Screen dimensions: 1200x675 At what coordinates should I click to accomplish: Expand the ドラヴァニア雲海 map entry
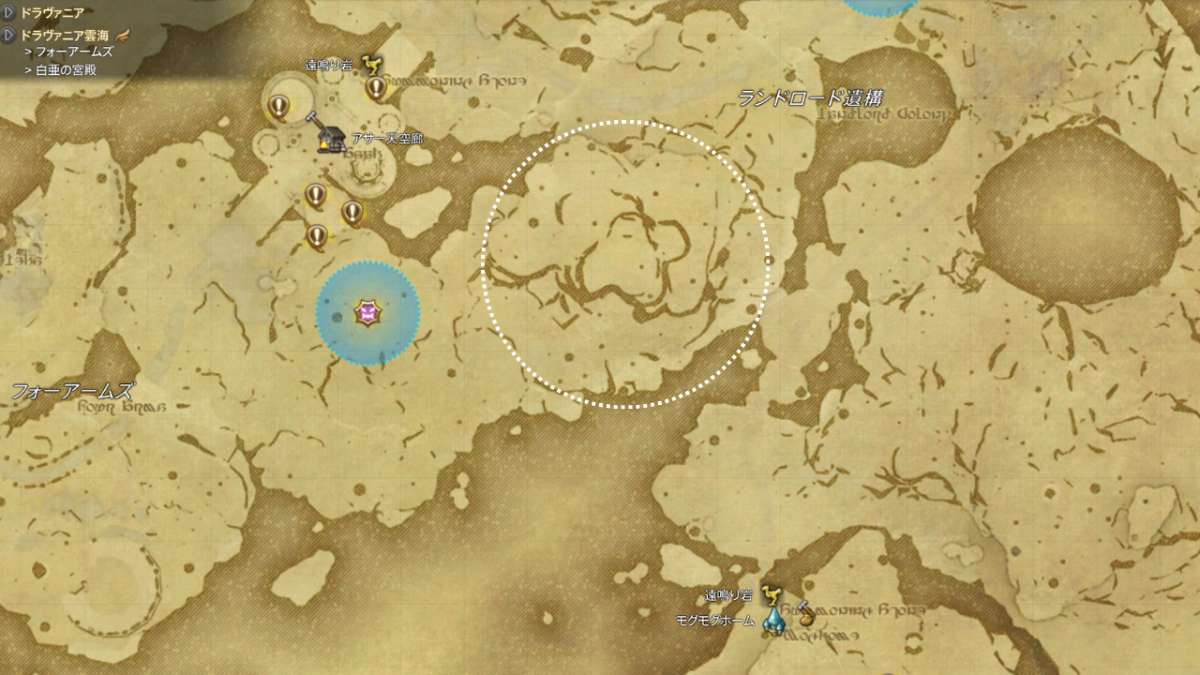[x=9, y=34]
